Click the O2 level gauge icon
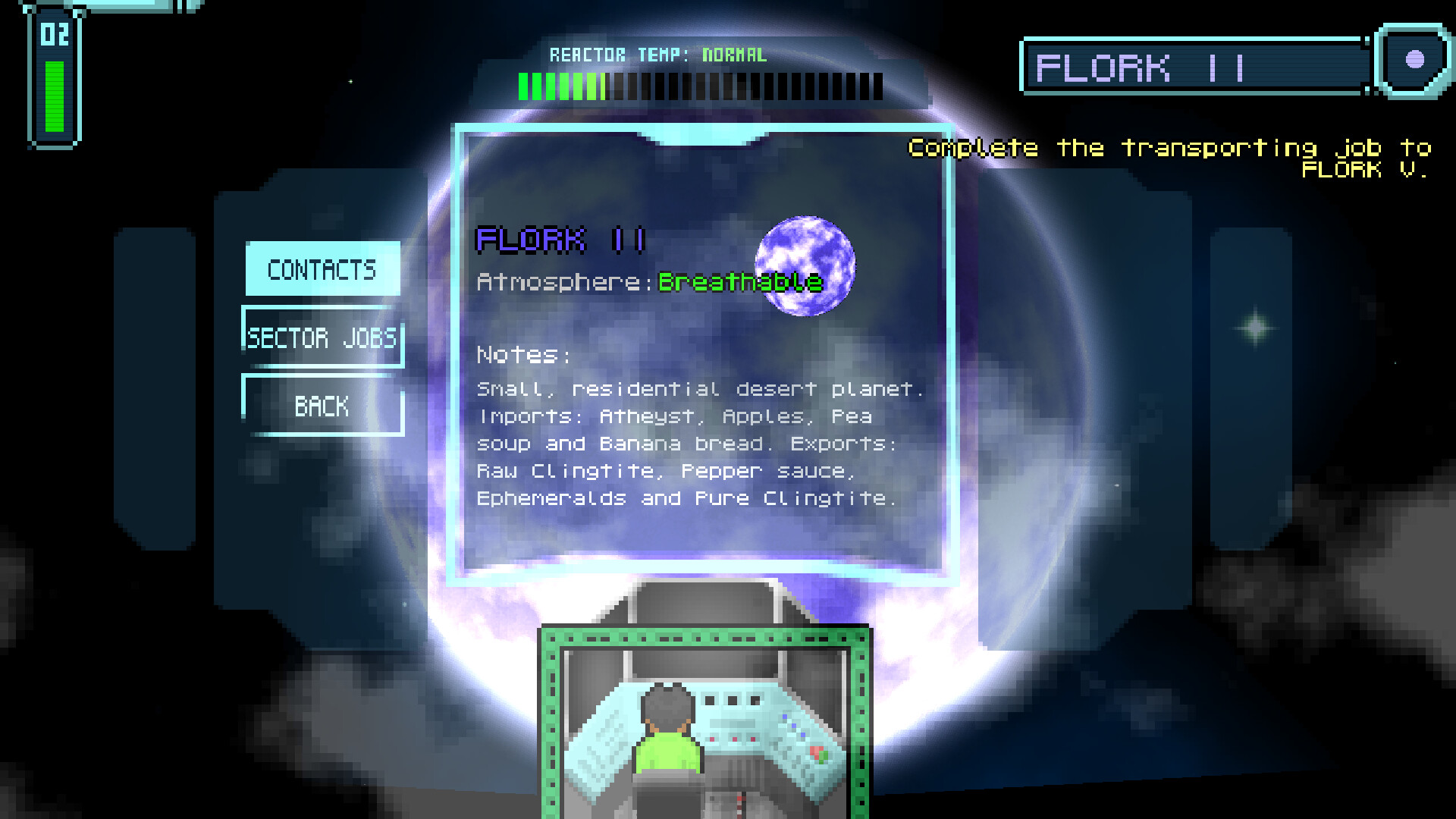 tap(53, 76)
